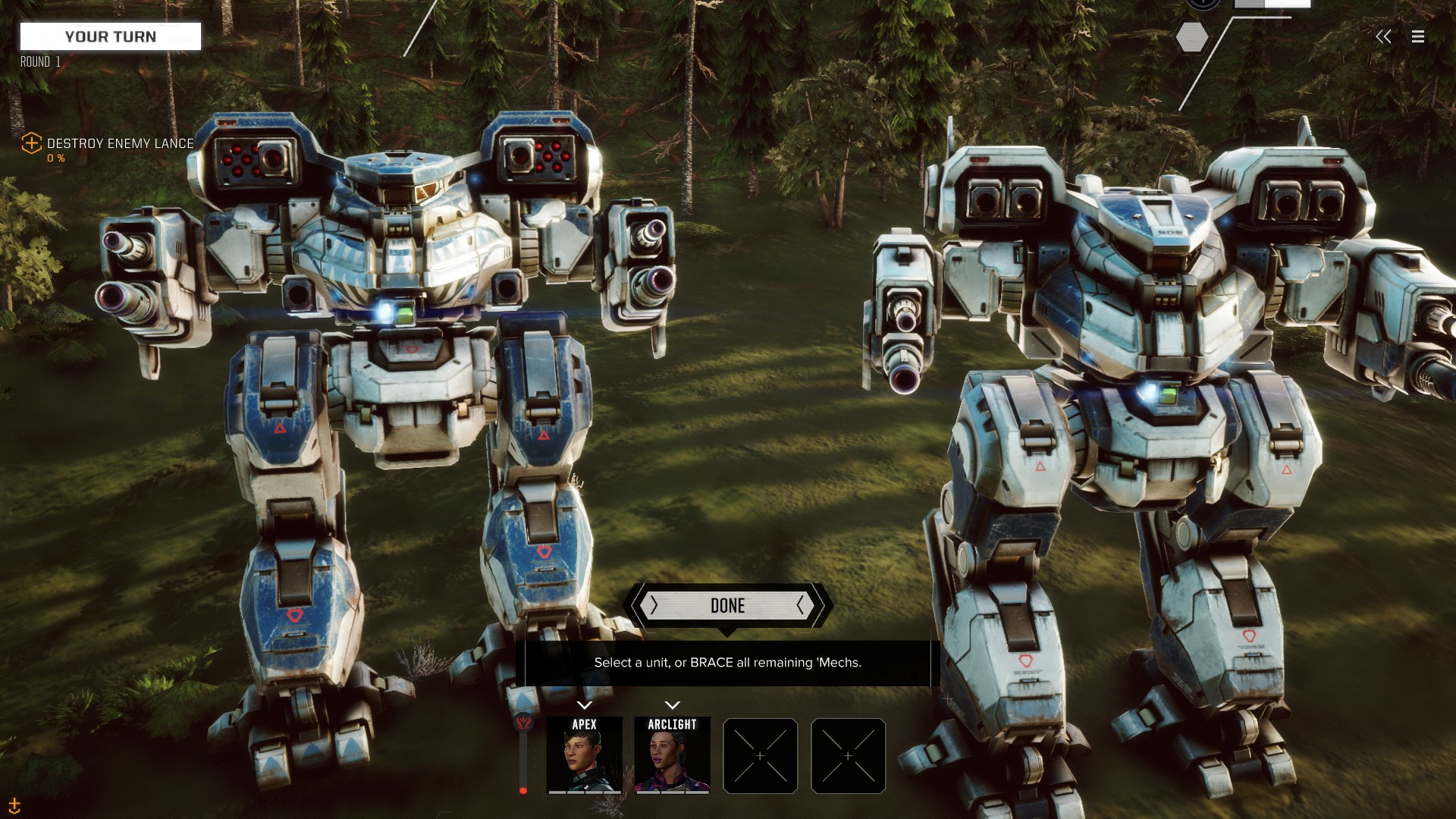Collapse panel with double-chevron arrows
Screen dimensions: 1456x819
(x=1383, y=36)
